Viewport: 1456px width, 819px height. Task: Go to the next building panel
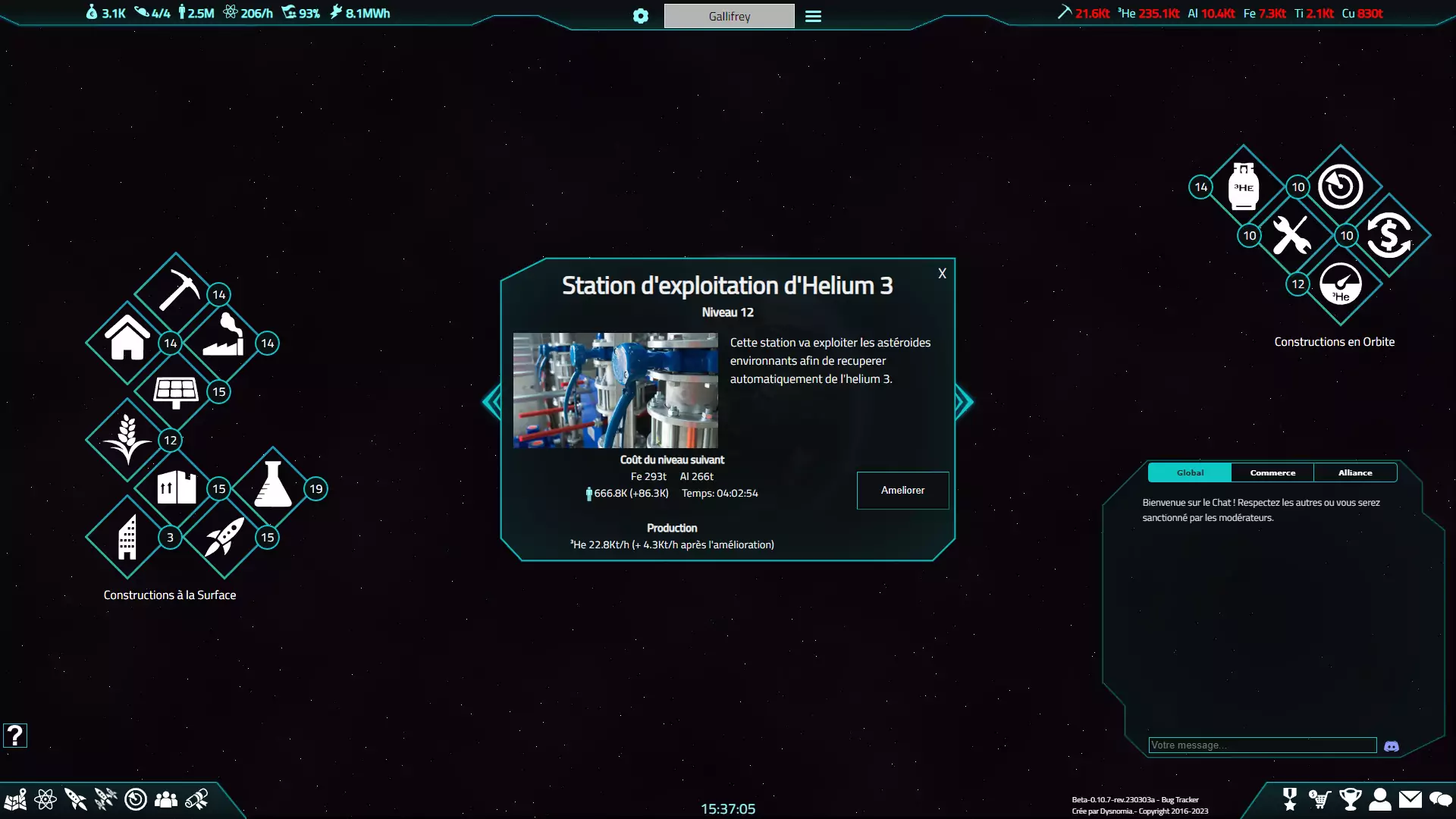963,402
